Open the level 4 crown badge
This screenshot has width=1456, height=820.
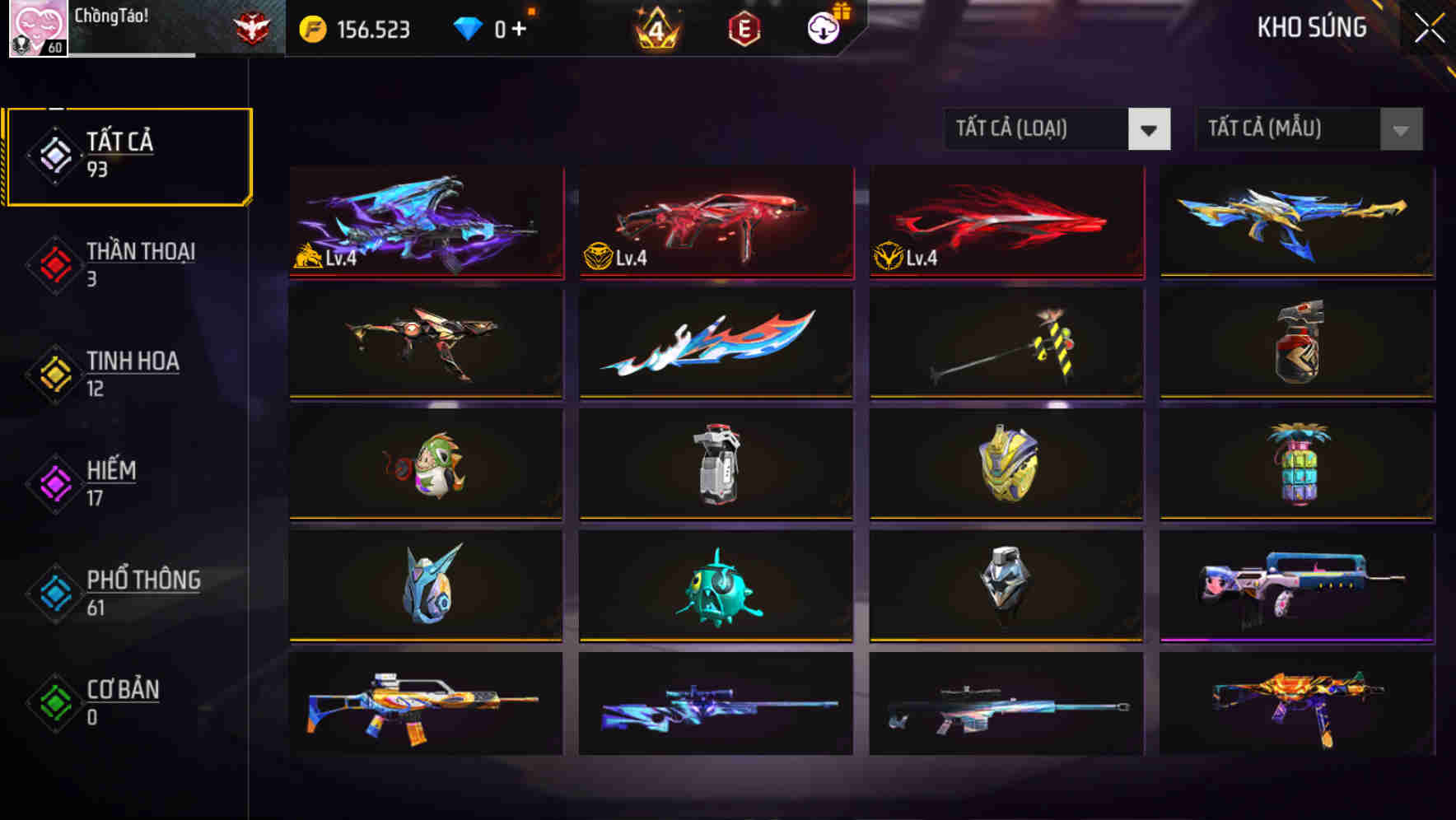coord(656,27)
